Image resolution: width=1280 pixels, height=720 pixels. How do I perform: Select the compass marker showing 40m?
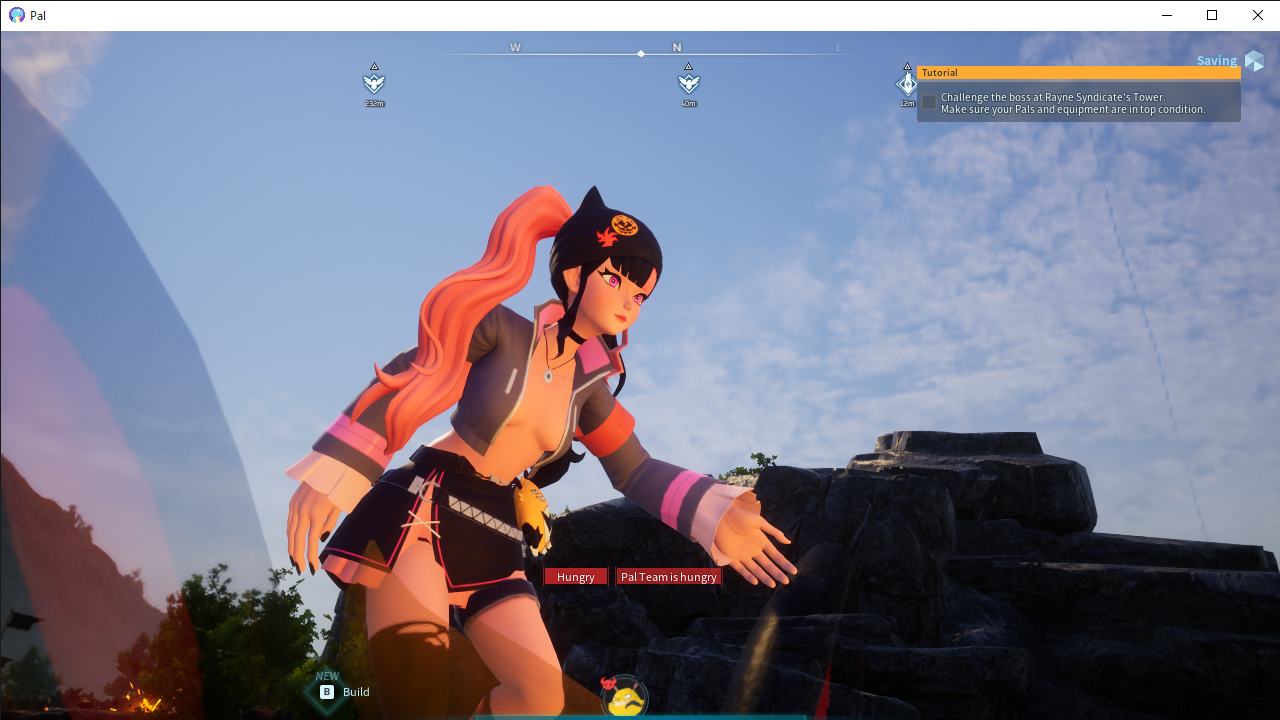pyautogui.click(x=688, y=83)
